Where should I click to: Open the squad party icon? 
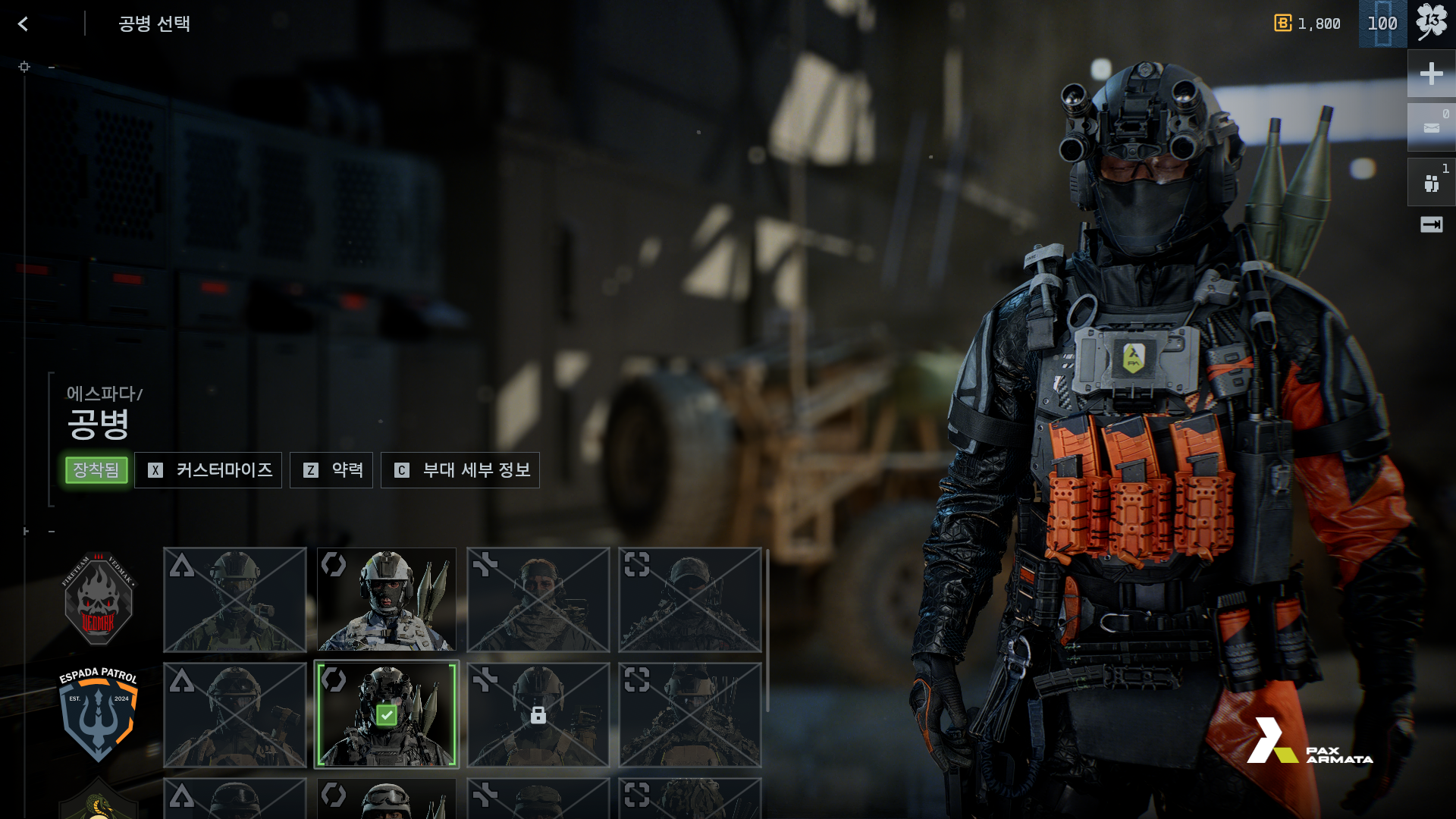pyautogui.click(x=1431, y=183)
